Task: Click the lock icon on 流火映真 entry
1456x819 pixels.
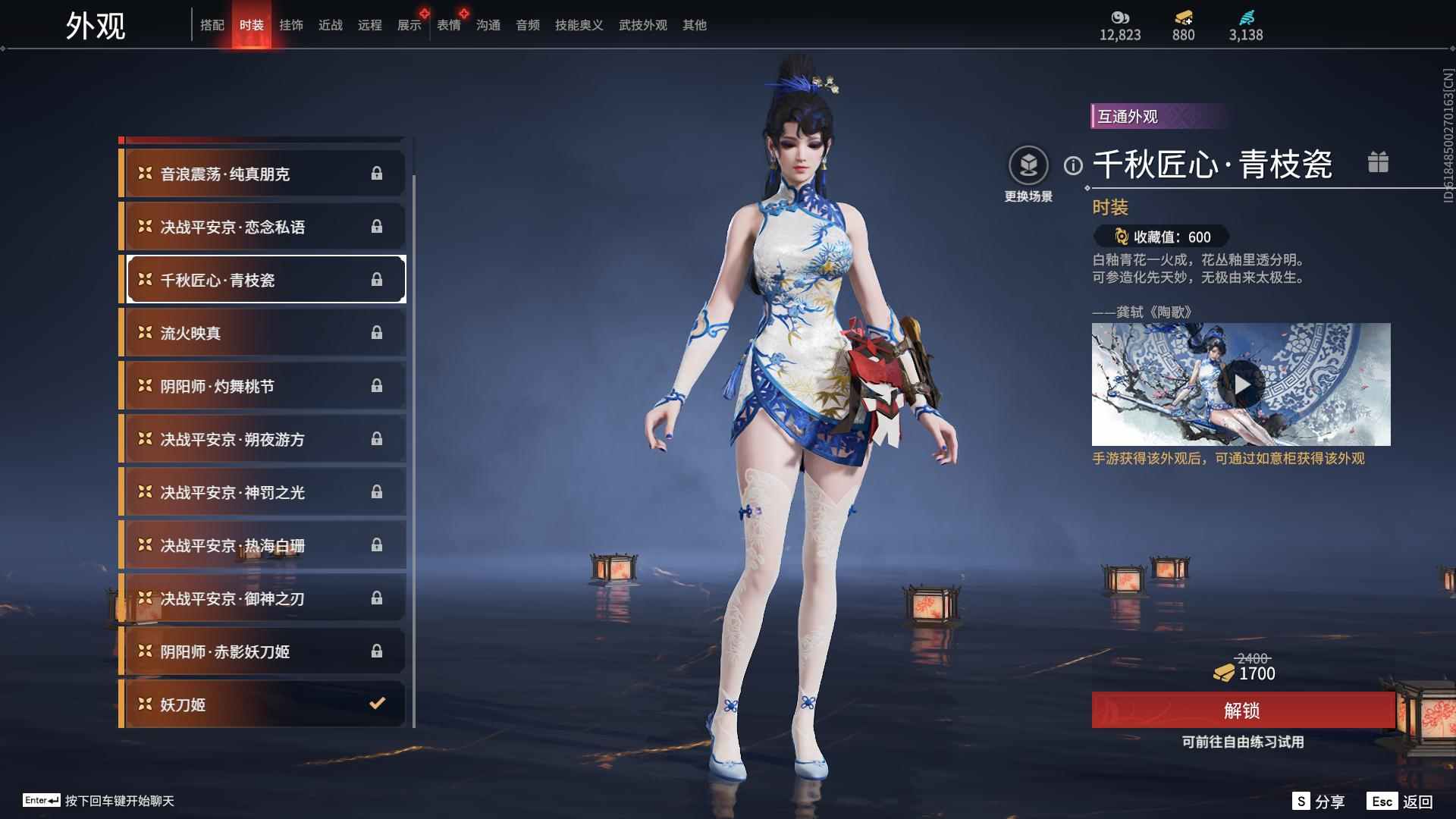Action: (377, 332)
